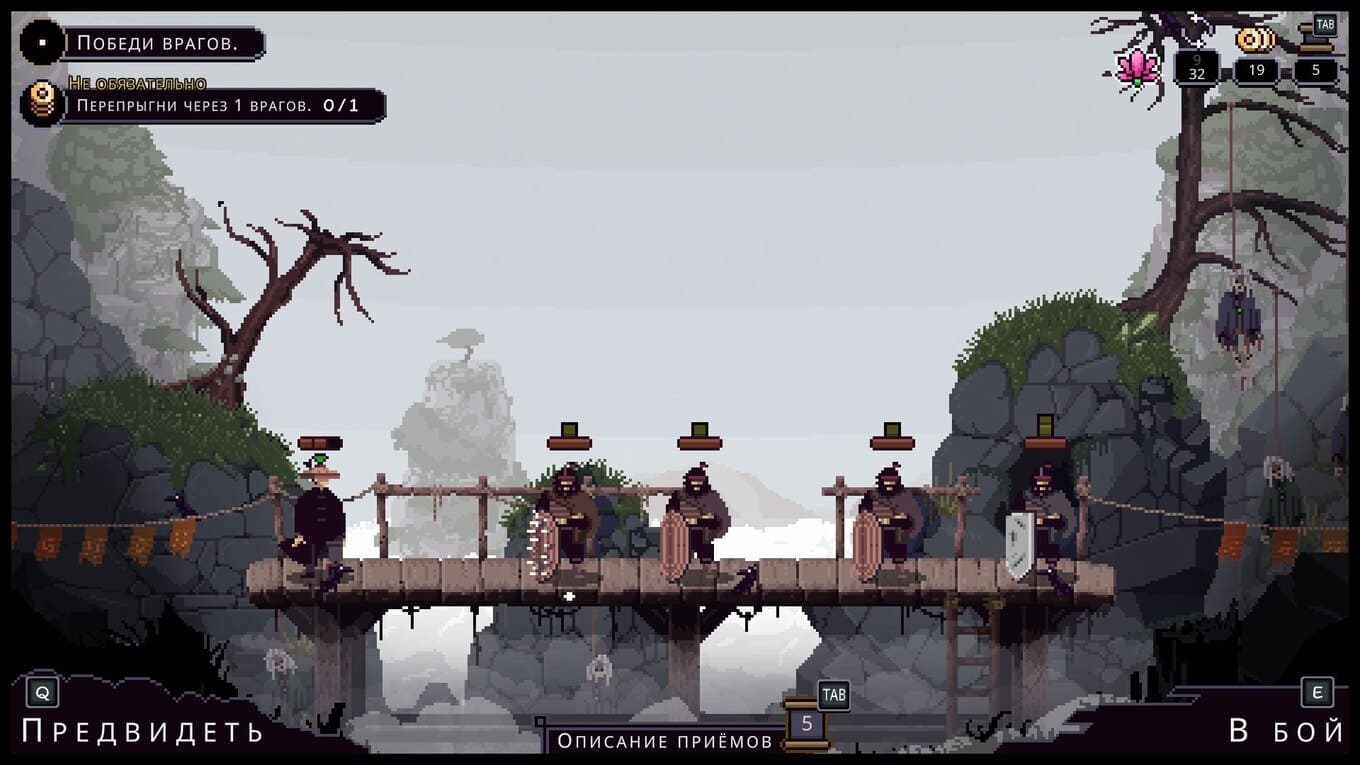Select the optional jump-over-enemies objective
This screenshot has width=1360, height=765.
tap(216, 105)
